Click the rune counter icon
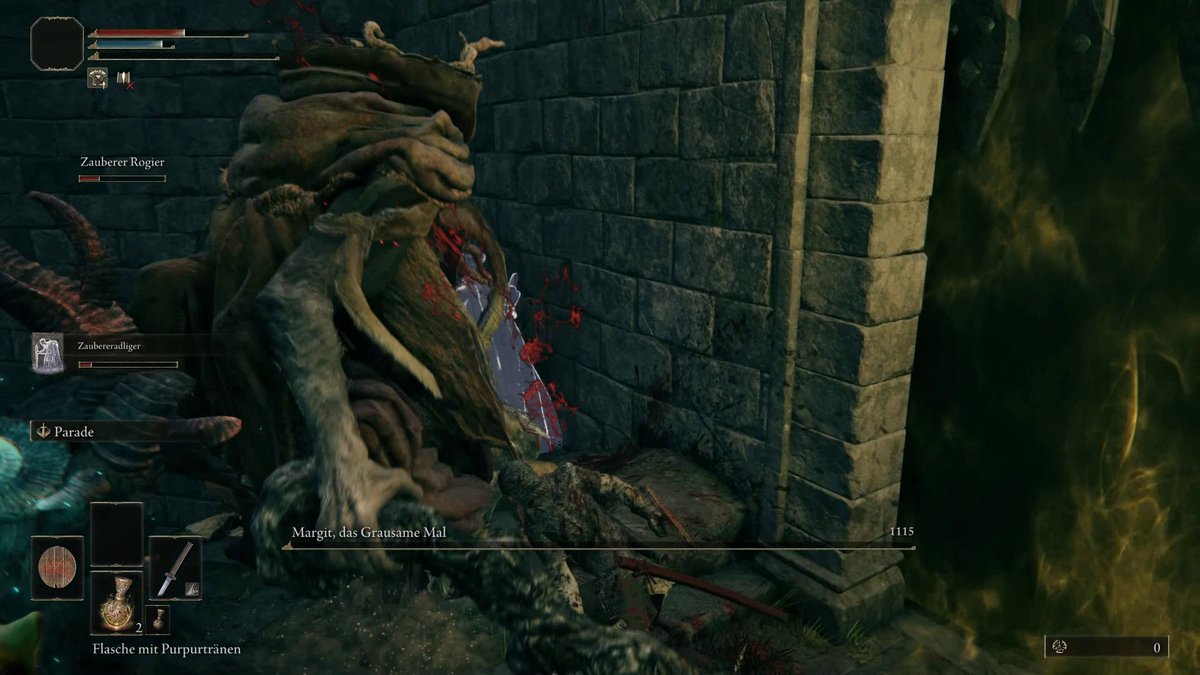The image size is (1200, 675). pos(1060,647)
